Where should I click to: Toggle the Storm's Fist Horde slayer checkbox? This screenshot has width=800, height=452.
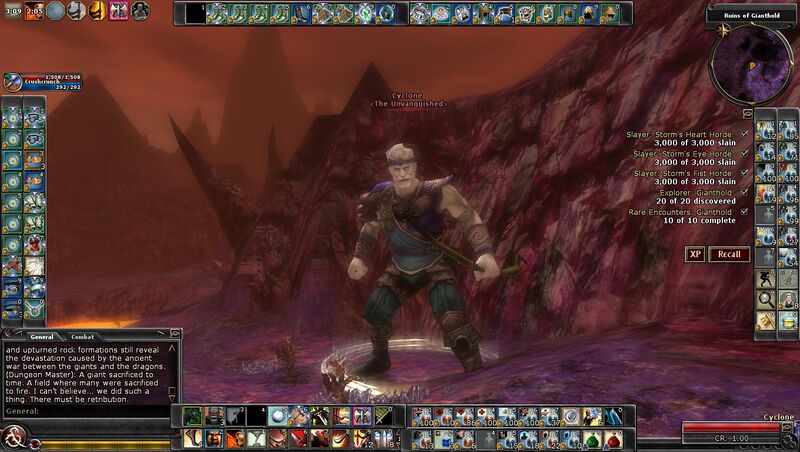[745, 172]
